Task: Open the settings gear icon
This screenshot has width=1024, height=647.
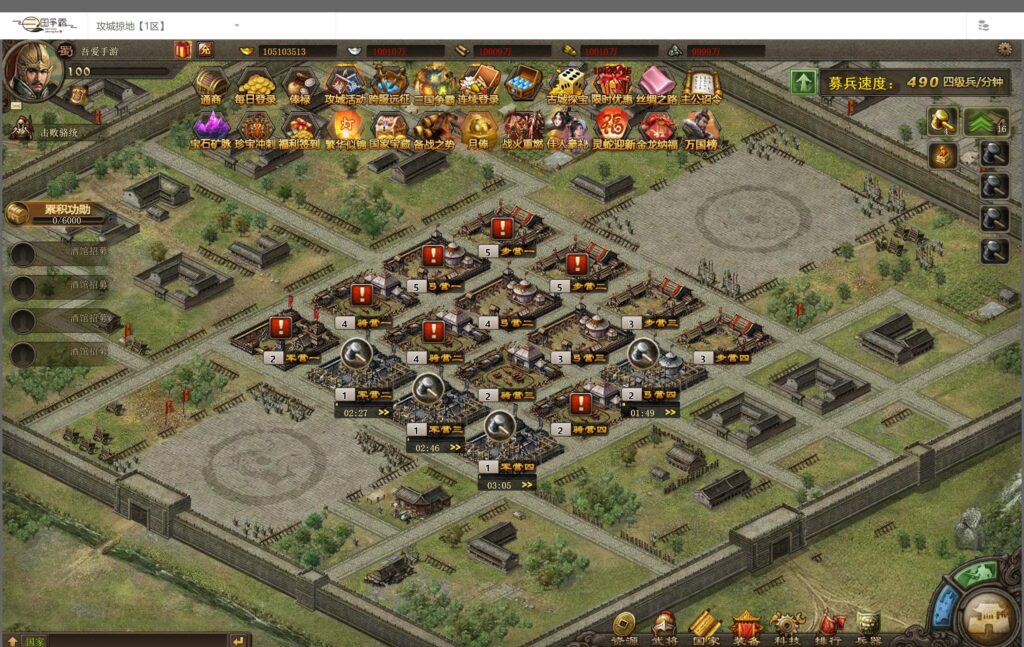Action: [x=1004, y=49]
